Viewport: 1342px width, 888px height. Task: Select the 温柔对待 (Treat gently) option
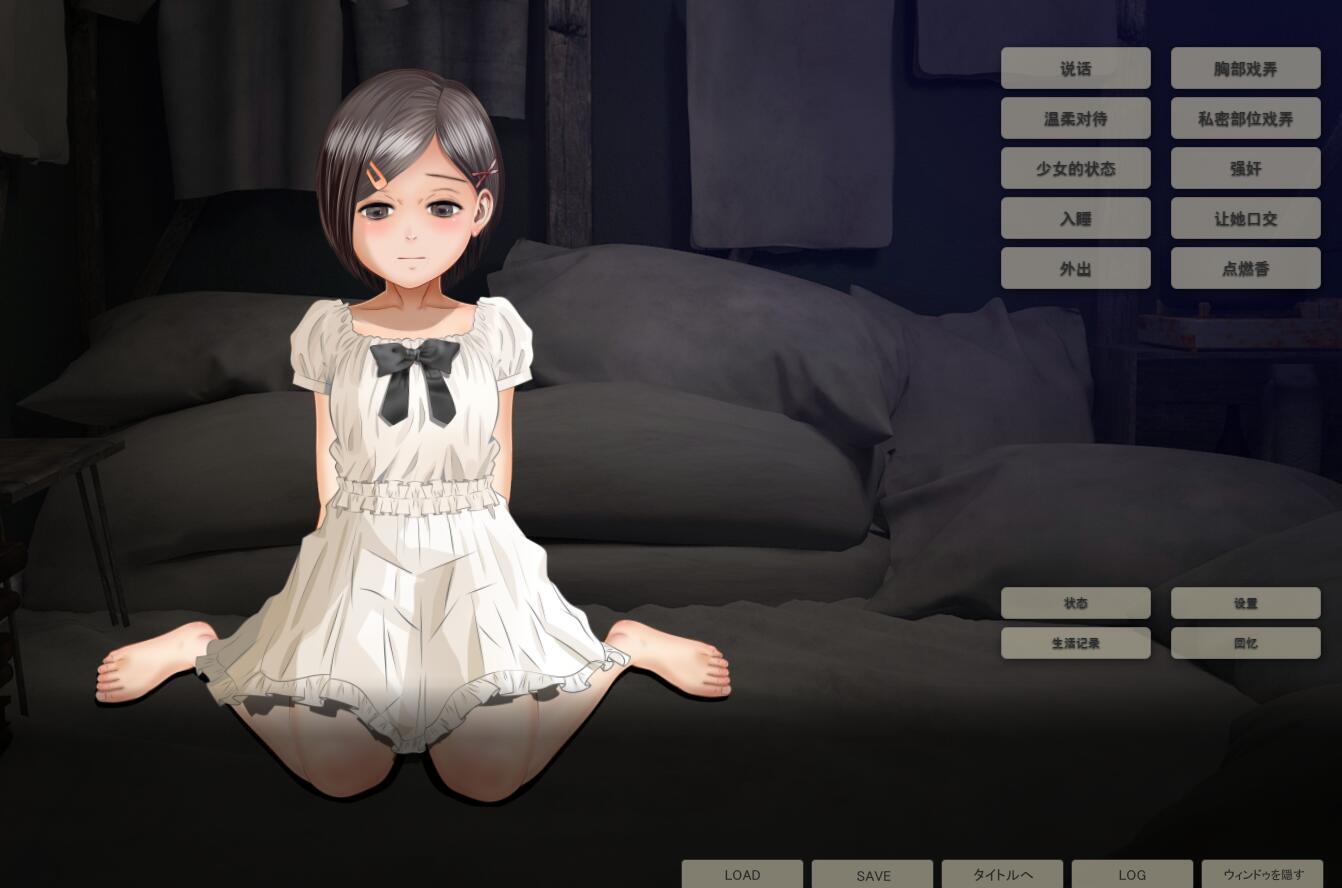point(1076,118)
